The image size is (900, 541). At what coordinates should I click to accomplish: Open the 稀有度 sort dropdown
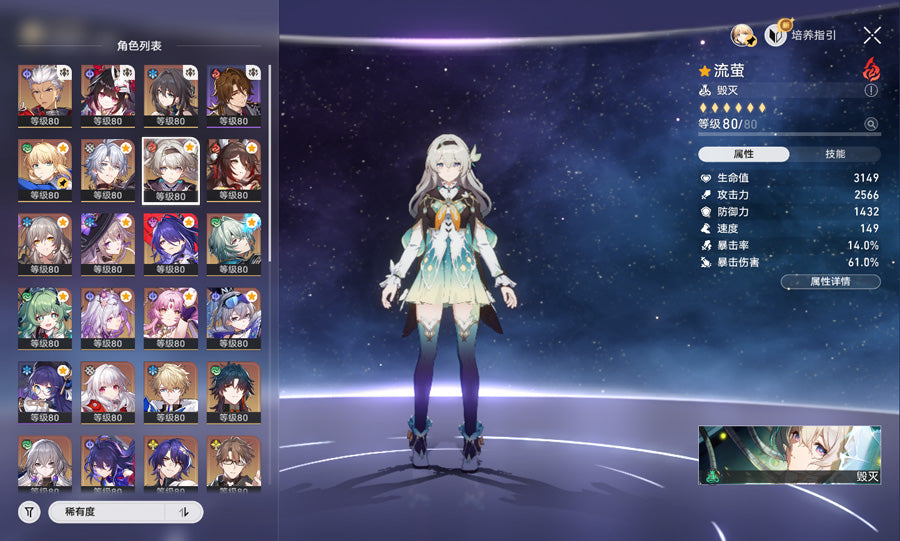[107, 512]
